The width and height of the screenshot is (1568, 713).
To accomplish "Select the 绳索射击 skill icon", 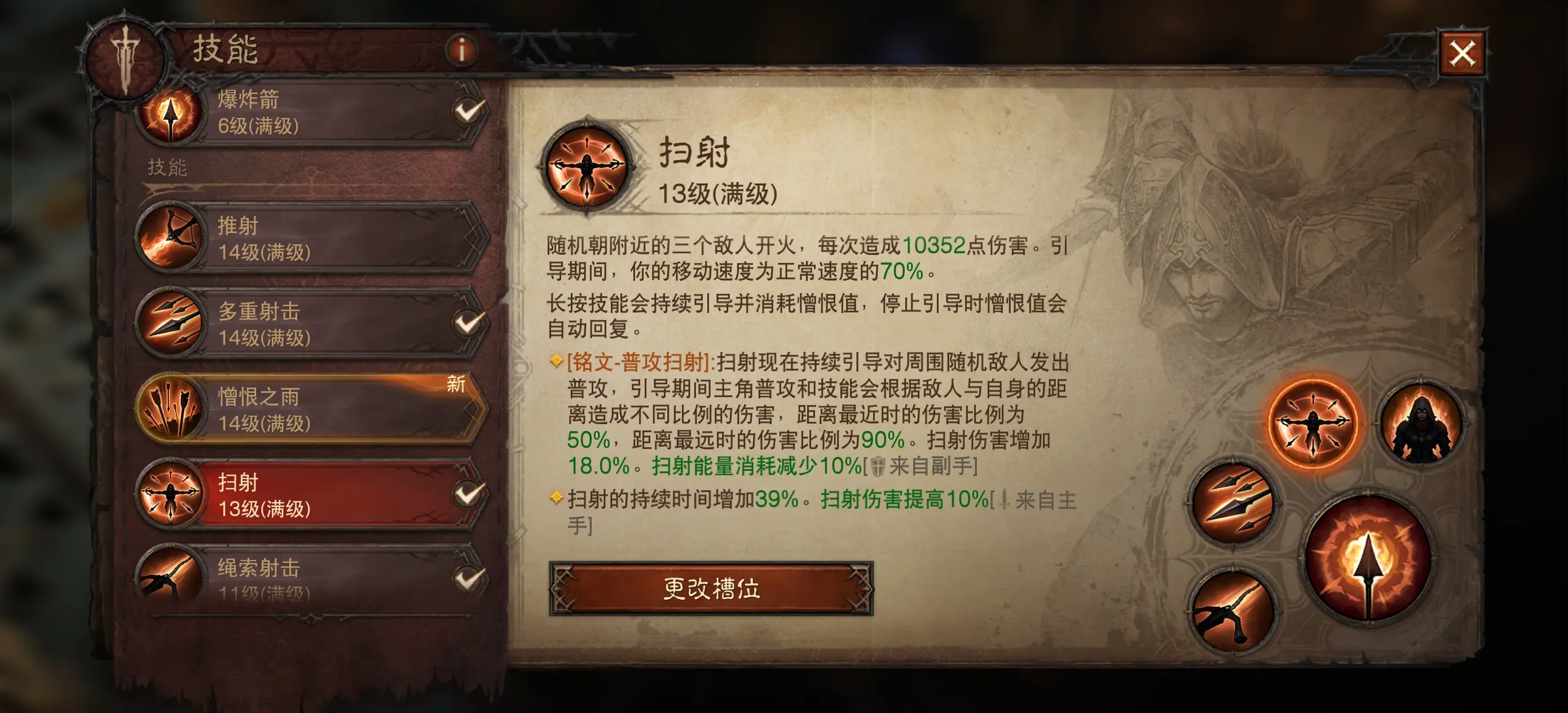I will pyautogui.click(x=171, y=580).
